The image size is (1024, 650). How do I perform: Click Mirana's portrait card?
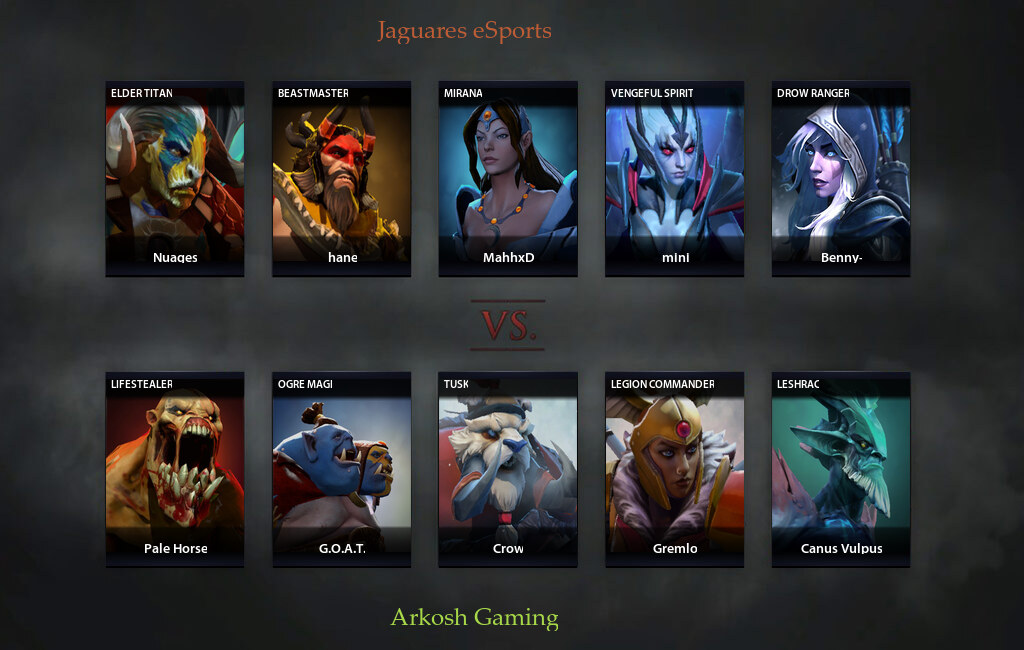(x=508, y=178)
